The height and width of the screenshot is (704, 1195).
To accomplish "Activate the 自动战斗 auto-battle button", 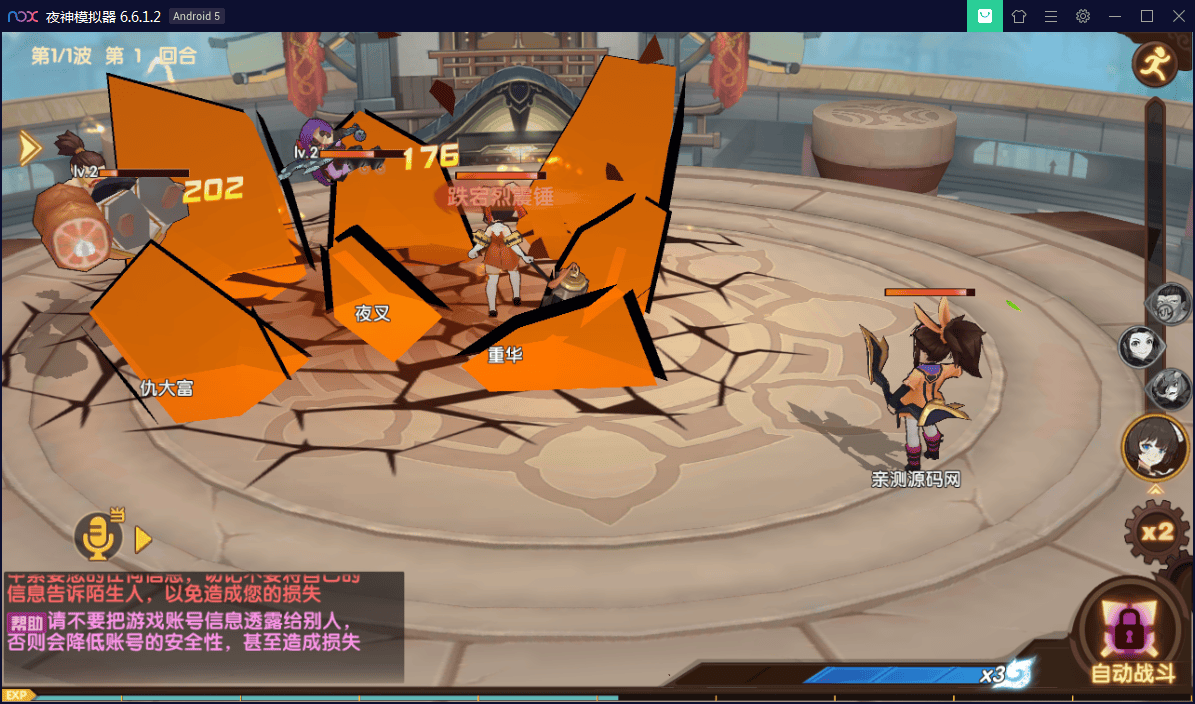I will coord(1131,640).
